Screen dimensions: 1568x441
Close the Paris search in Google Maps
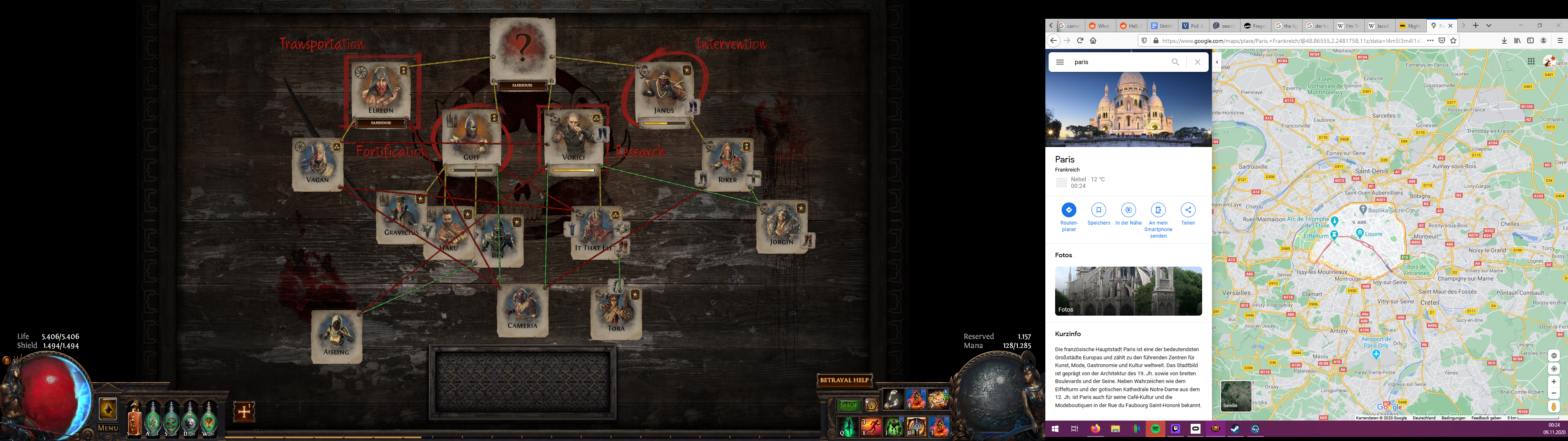click(1197, 62)
